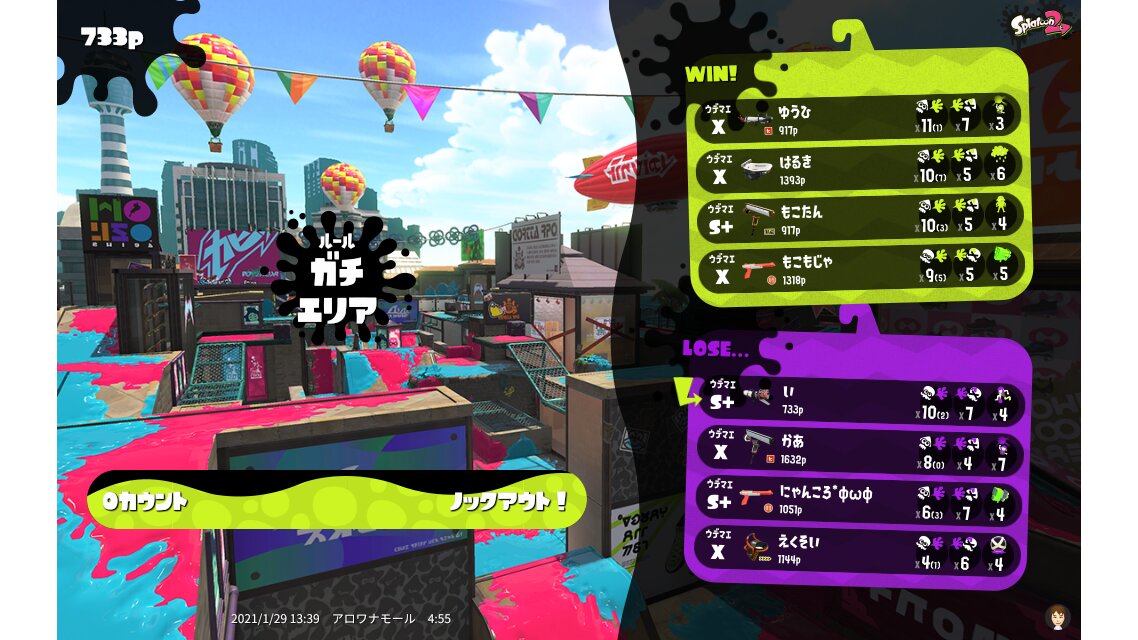Select もこもじゃ with 1318p
Screen dimensions: 1138x640
click(860, 267)
